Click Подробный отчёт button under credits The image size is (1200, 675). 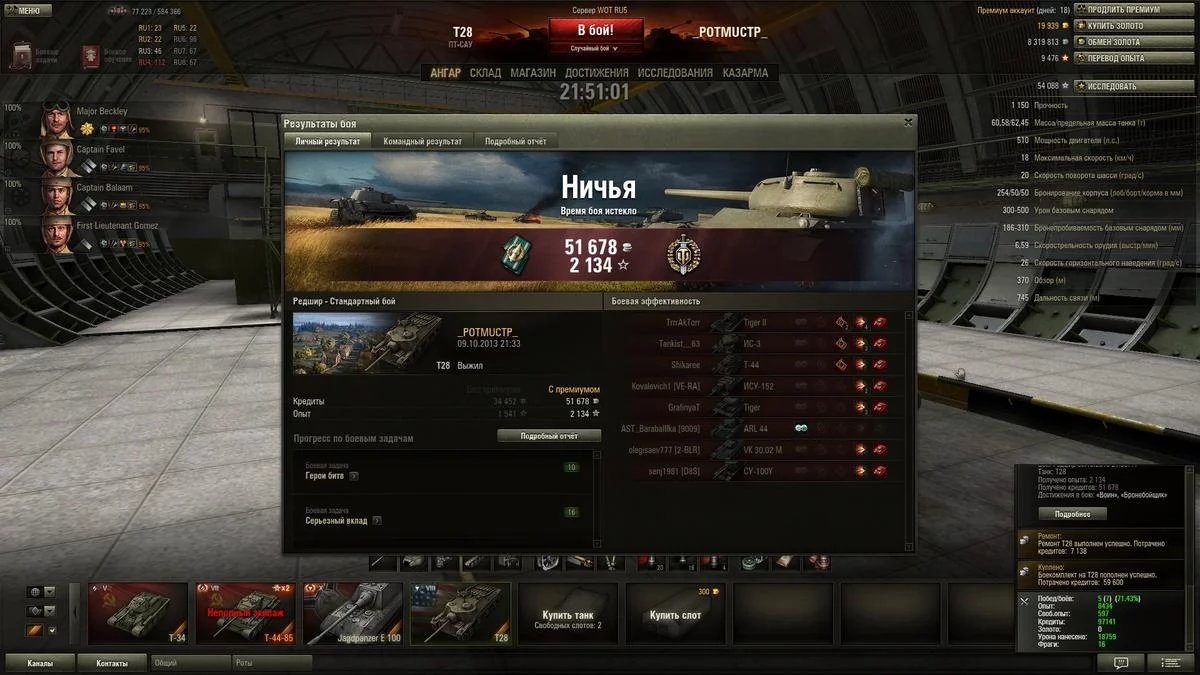[549, 436]
